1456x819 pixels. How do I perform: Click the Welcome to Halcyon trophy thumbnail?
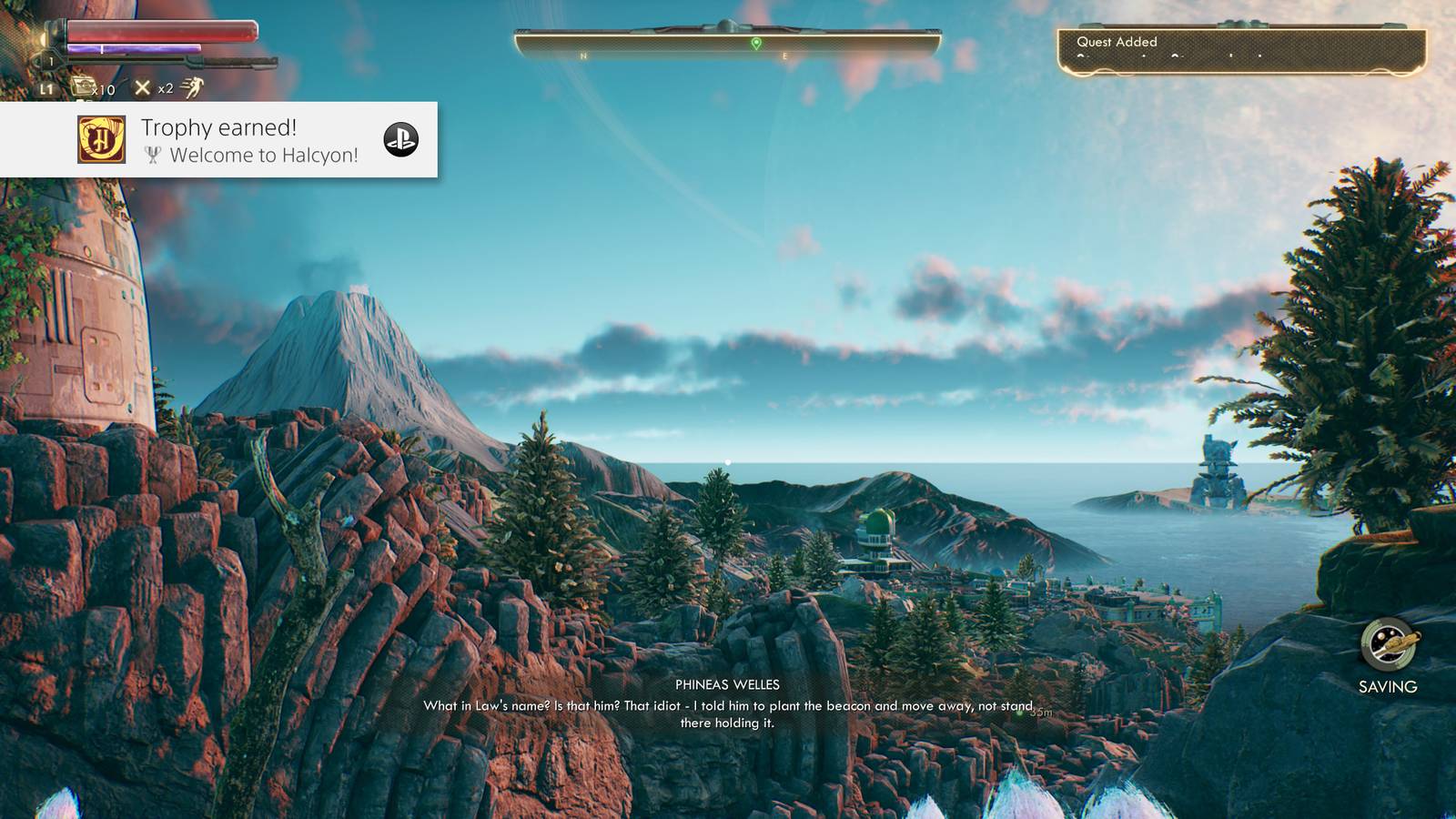pos(102,139)
